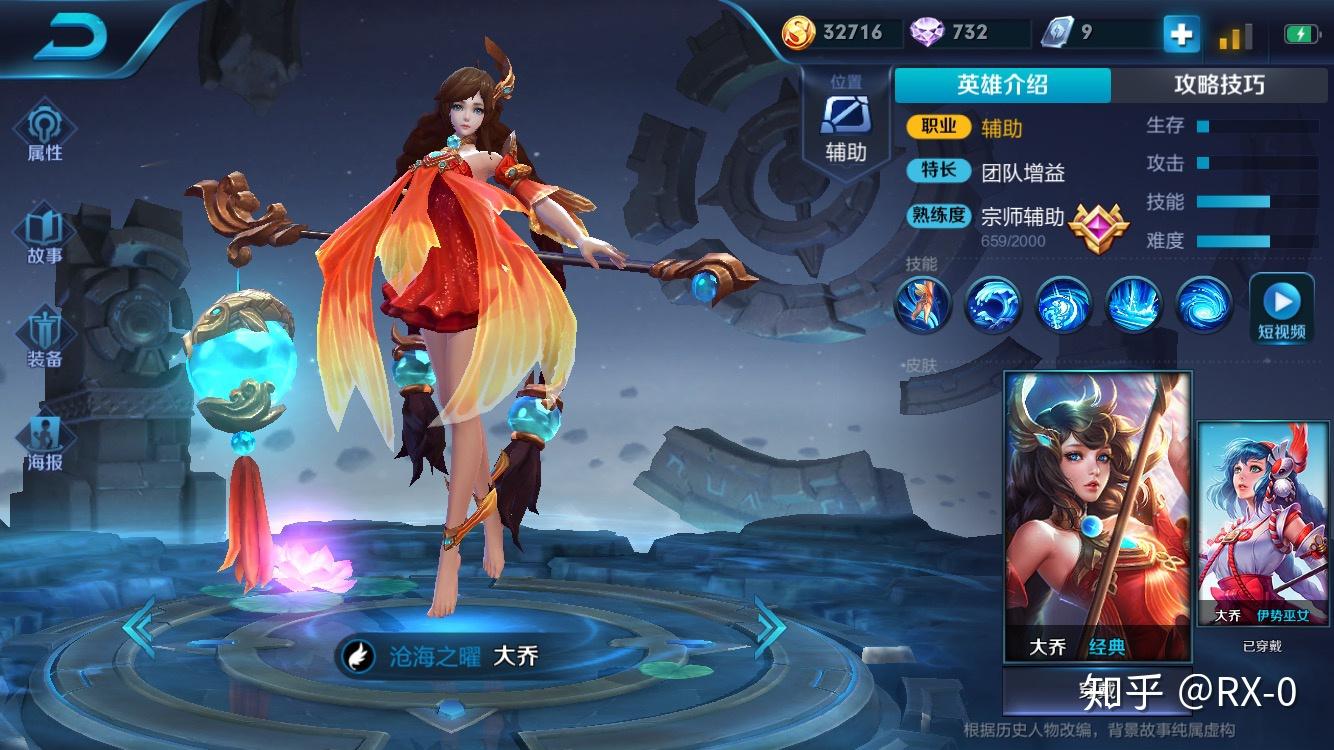Select the 伊势巫女 skin card
Image resolution: width=1334 pixels, height=750 pixels.
tap(1264, 524)
